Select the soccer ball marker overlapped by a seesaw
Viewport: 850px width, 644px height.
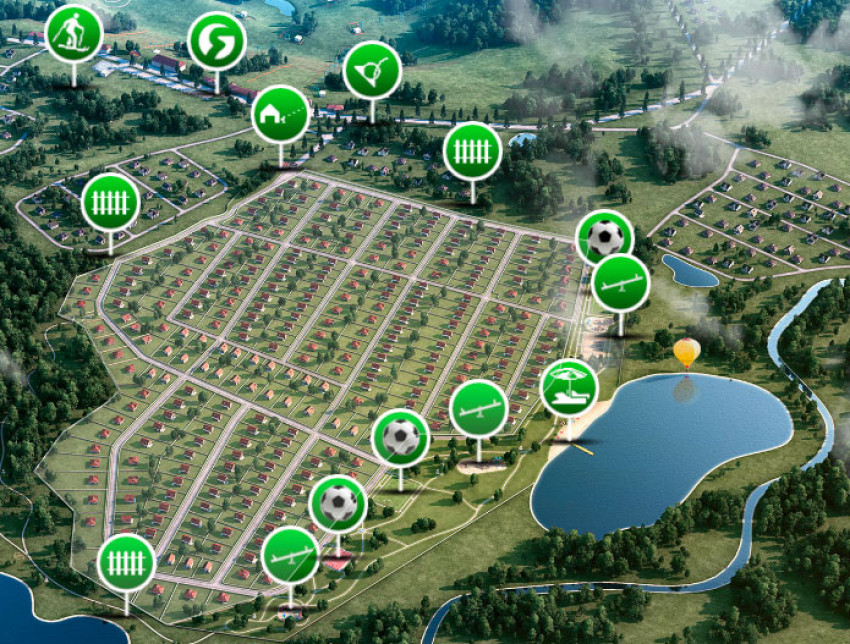point(603,230)
